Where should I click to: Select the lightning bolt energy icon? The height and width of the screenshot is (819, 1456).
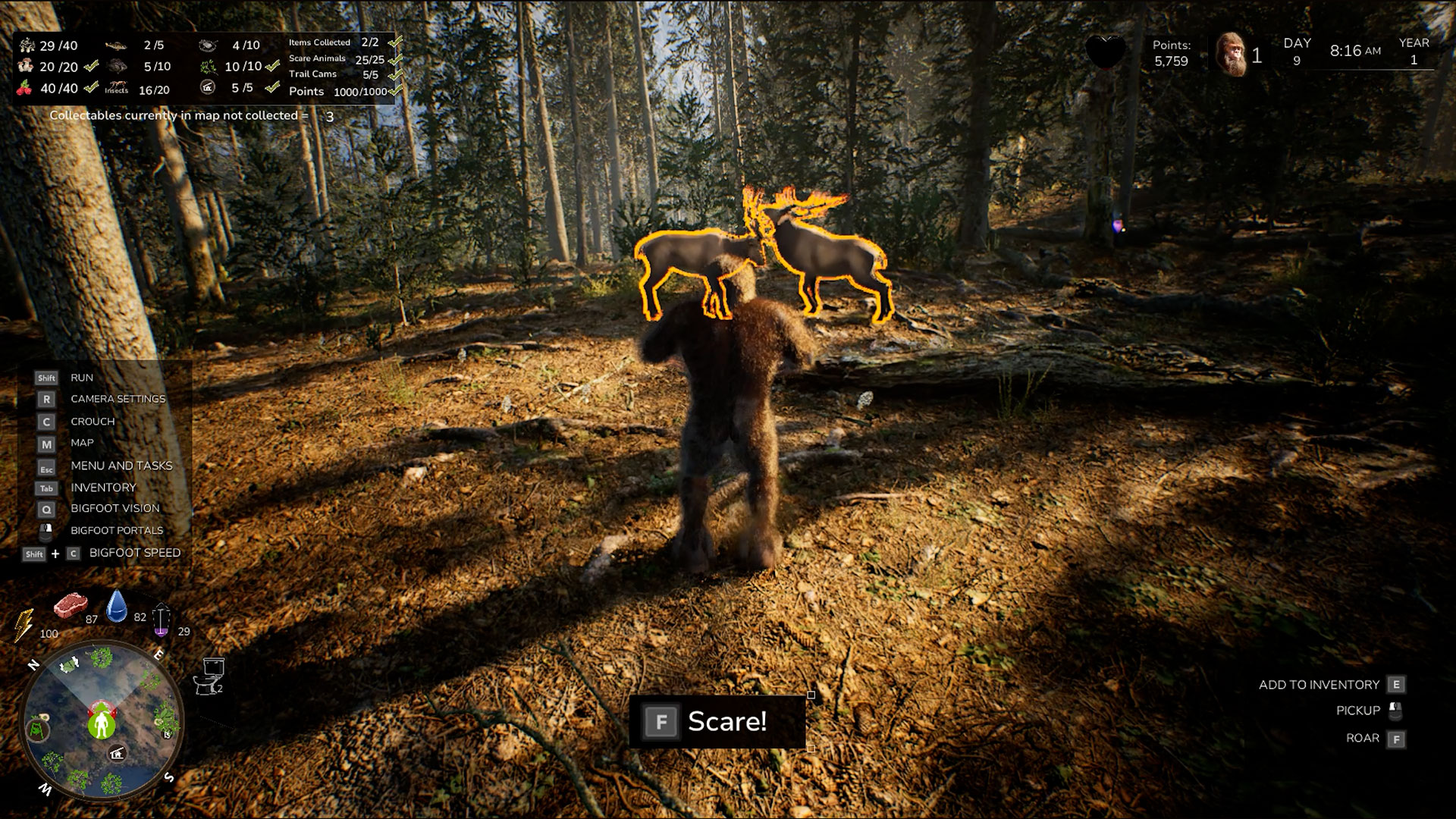23,625
